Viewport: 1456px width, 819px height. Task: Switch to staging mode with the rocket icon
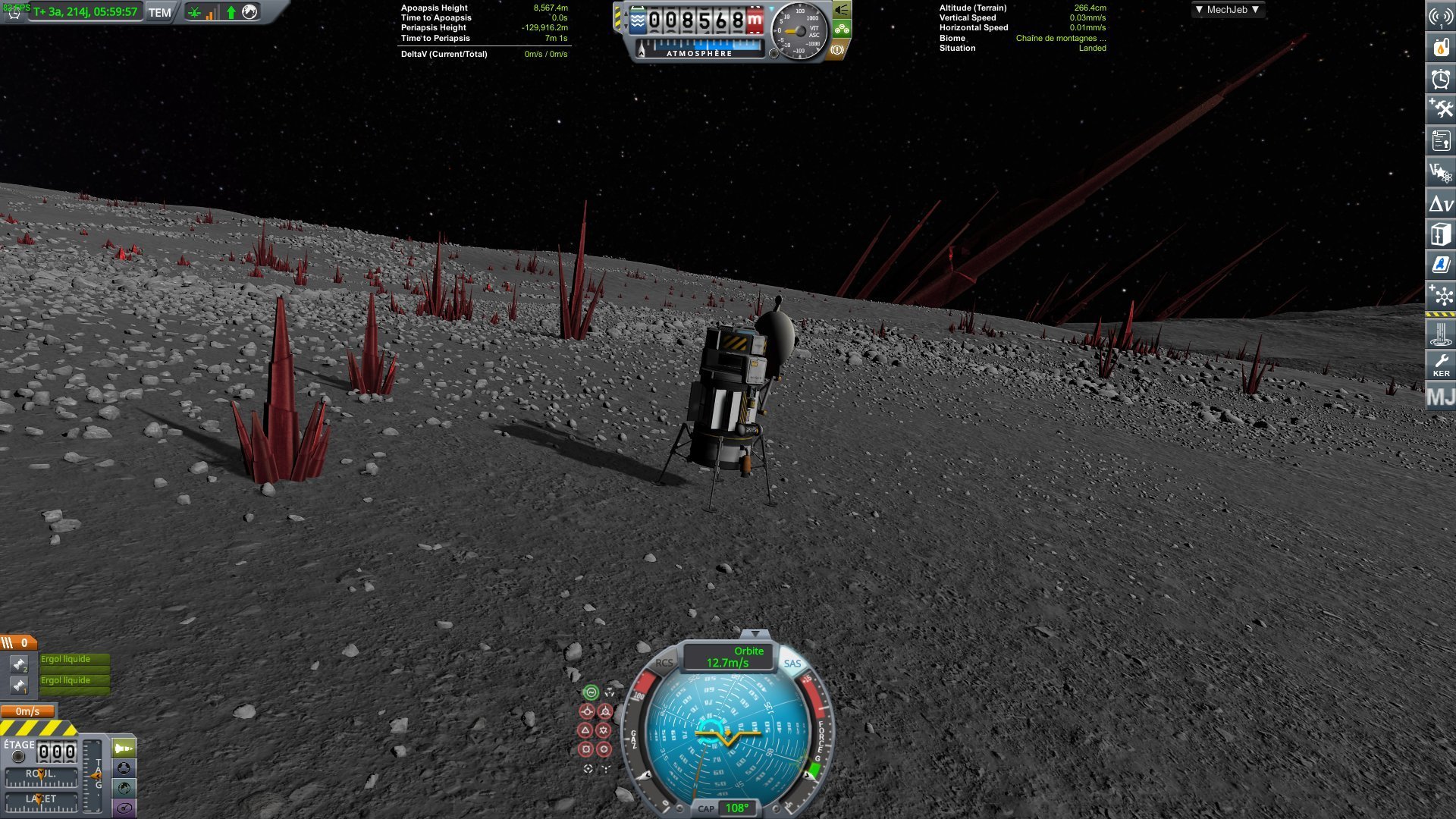(124, 749)
